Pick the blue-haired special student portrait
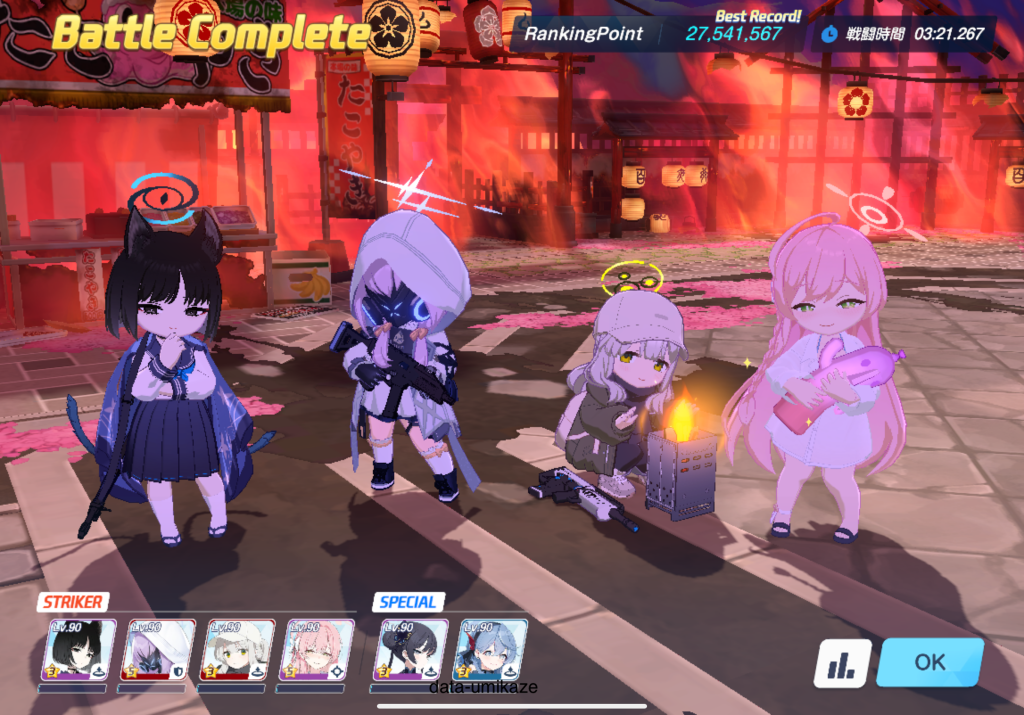Screen dimensions: 1024x715 (491, 651)
